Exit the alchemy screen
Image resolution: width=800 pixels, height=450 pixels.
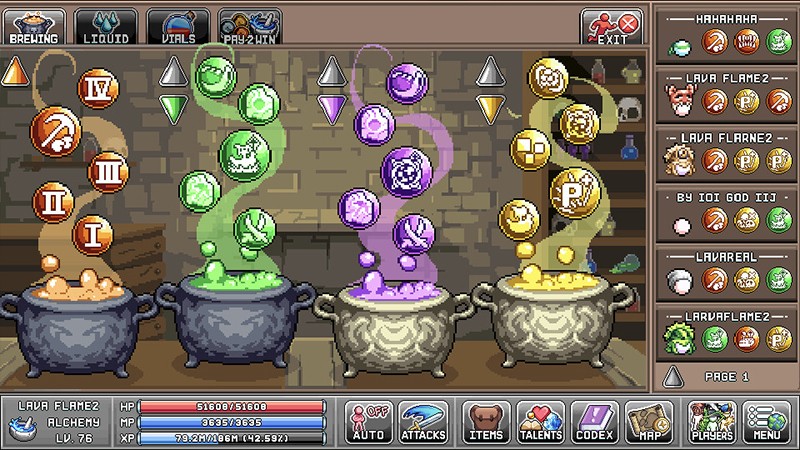pos(611,26)
